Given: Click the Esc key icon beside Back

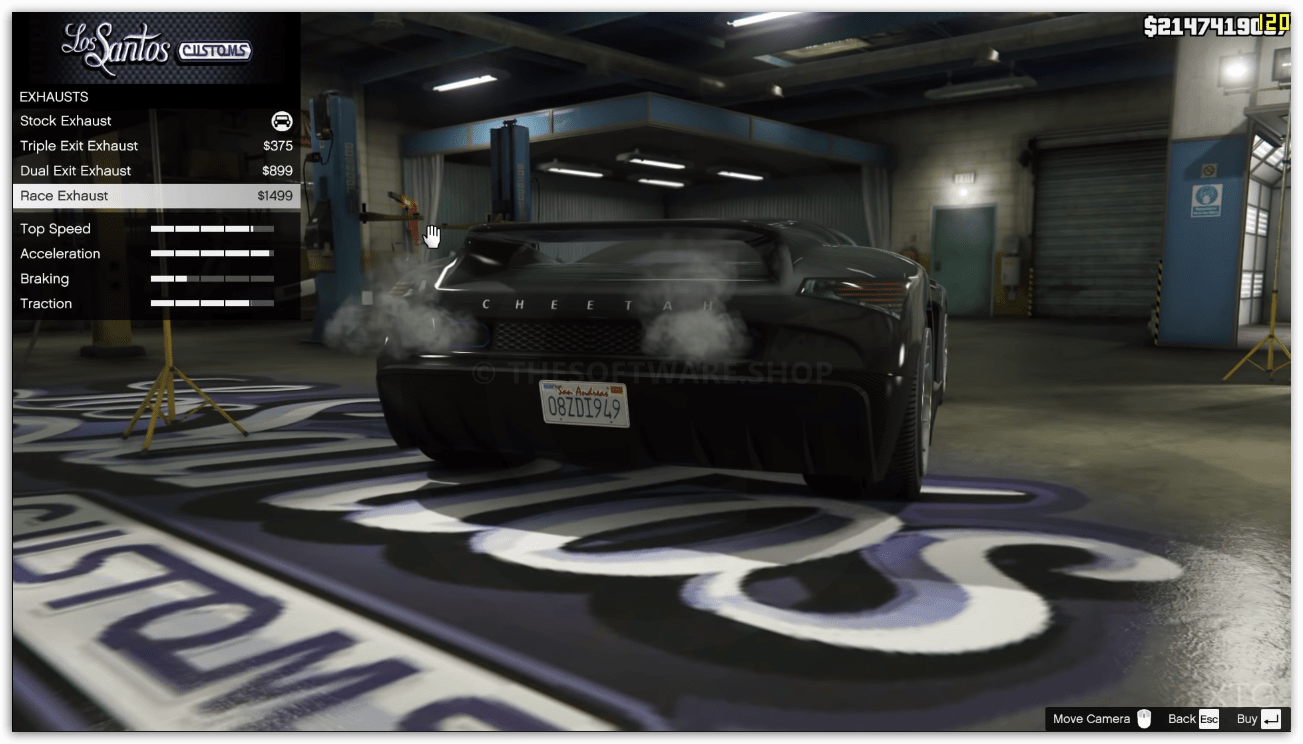Looking at the screenshot, I should pos(1208,718).
